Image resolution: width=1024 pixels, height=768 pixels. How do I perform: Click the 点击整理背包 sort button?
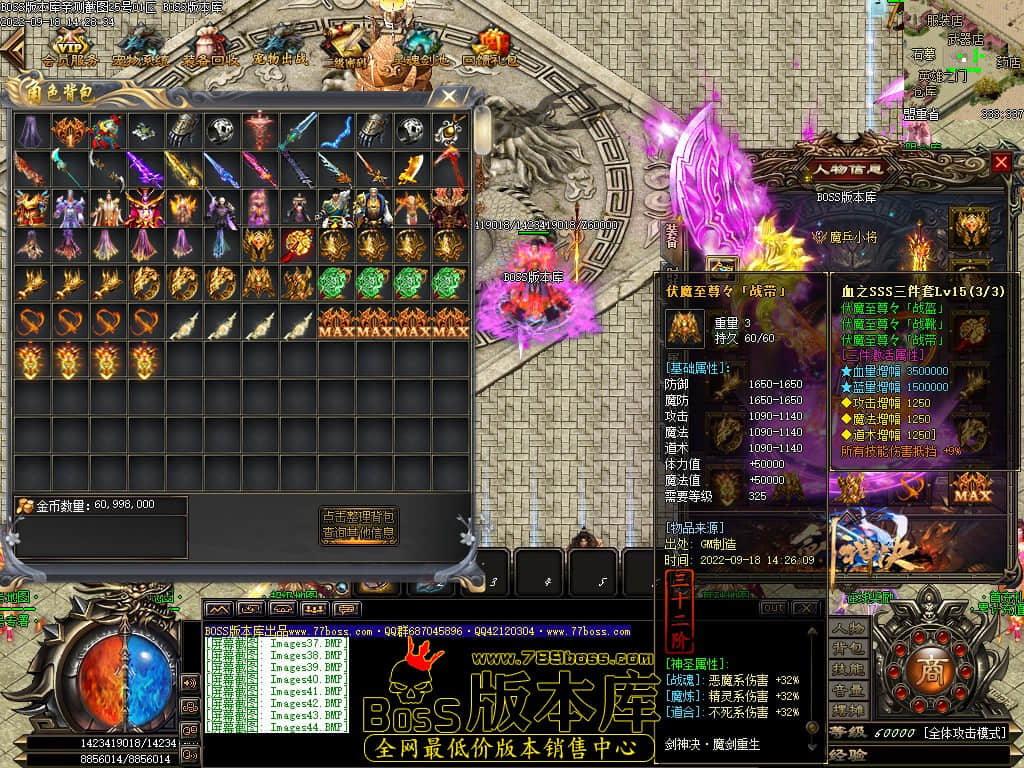pyautogui.click(x=358, y=517)
